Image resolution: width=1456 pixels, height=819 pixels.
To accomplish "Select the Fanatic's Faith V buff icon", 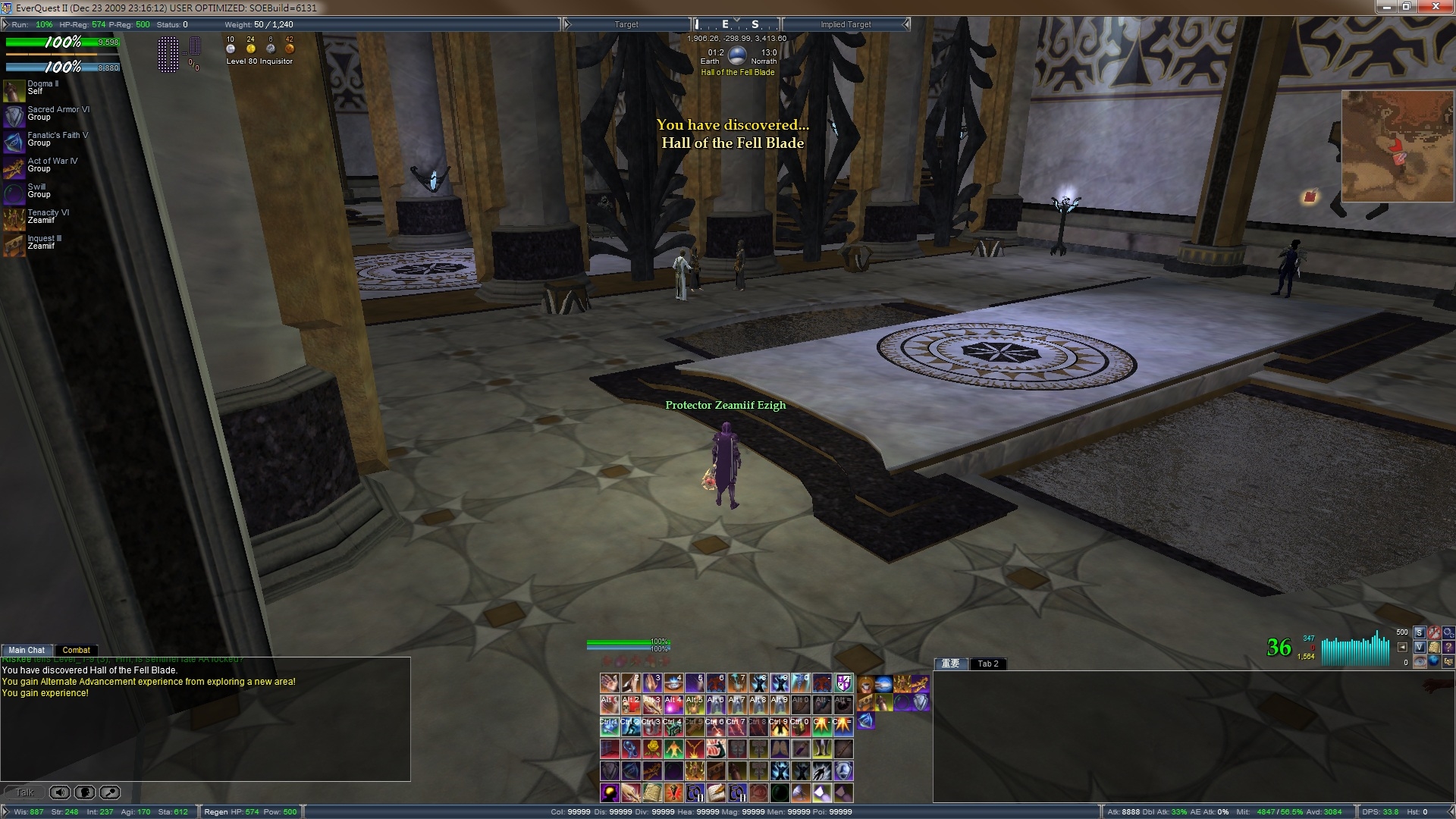I will point(14,142).
